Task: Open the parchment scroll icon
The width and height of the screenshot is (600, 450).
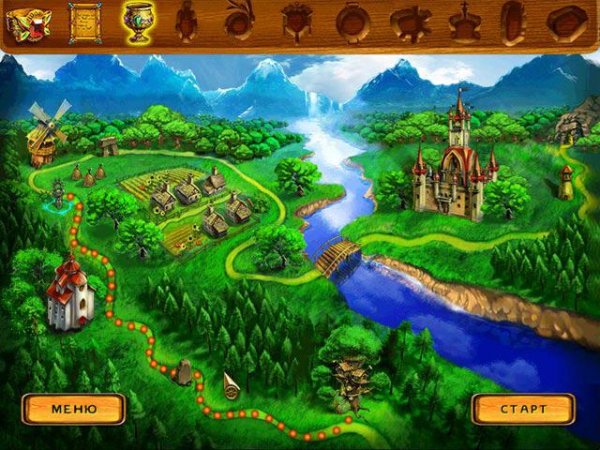Action: tap(85, 21)
